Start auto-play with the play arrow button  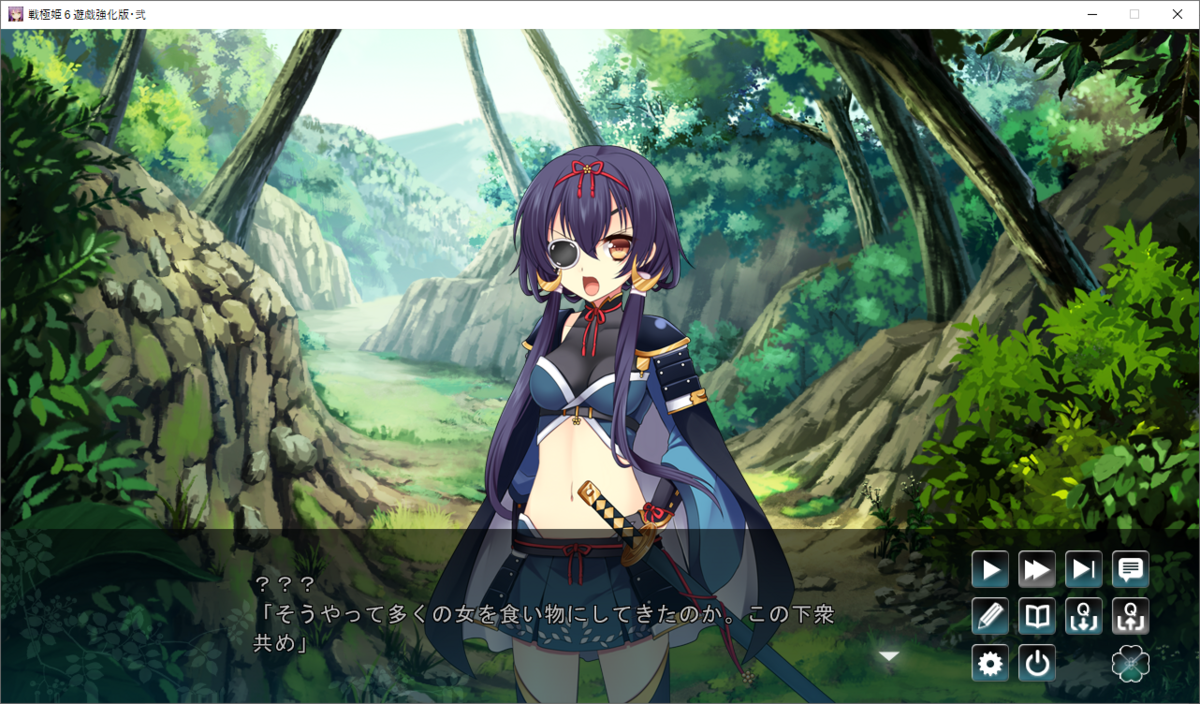[990, 570]
